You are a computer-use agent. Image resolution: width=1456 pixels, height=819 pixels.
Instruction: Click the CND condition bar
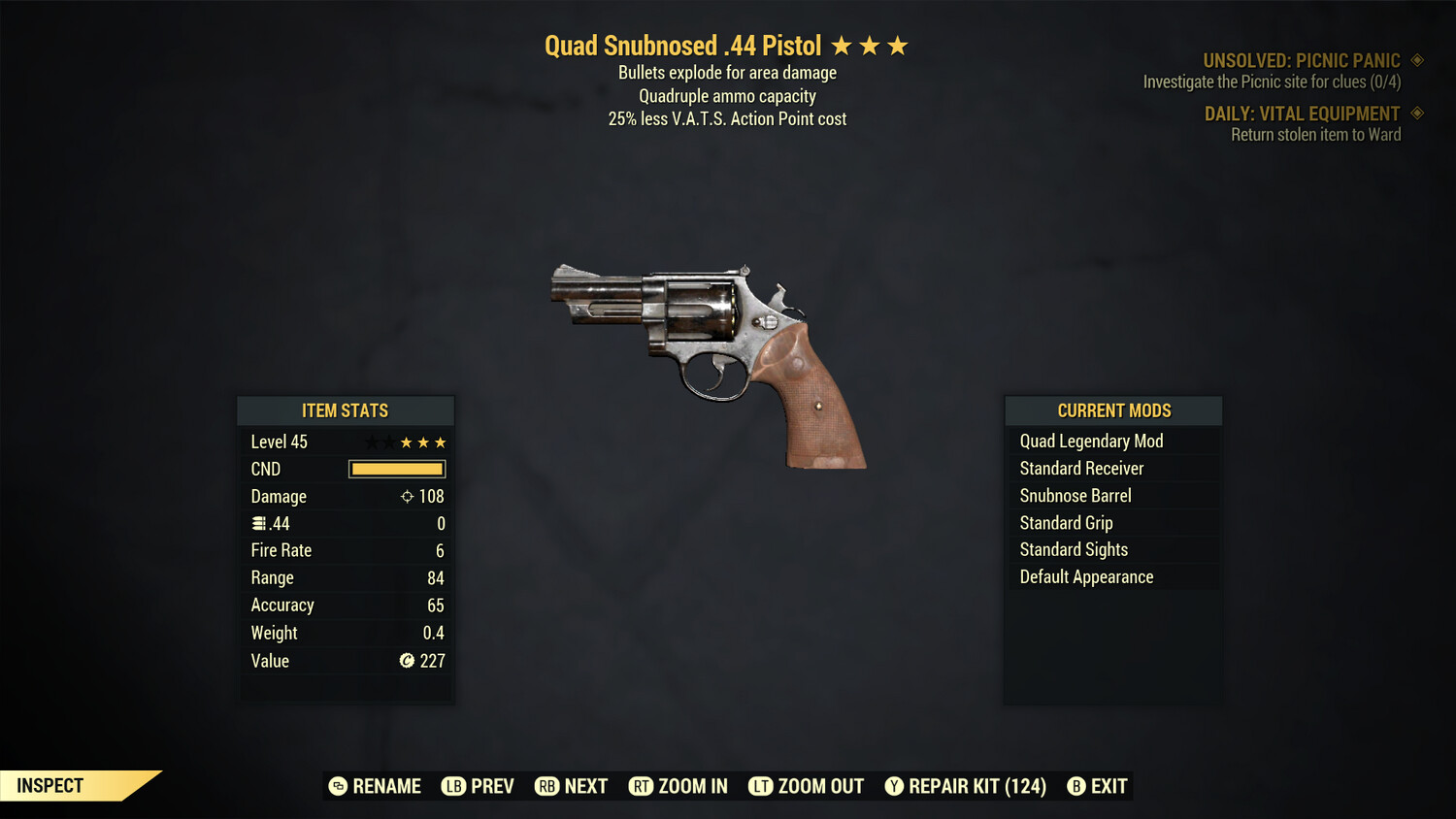pyautogui.click(x=396, y=469)
